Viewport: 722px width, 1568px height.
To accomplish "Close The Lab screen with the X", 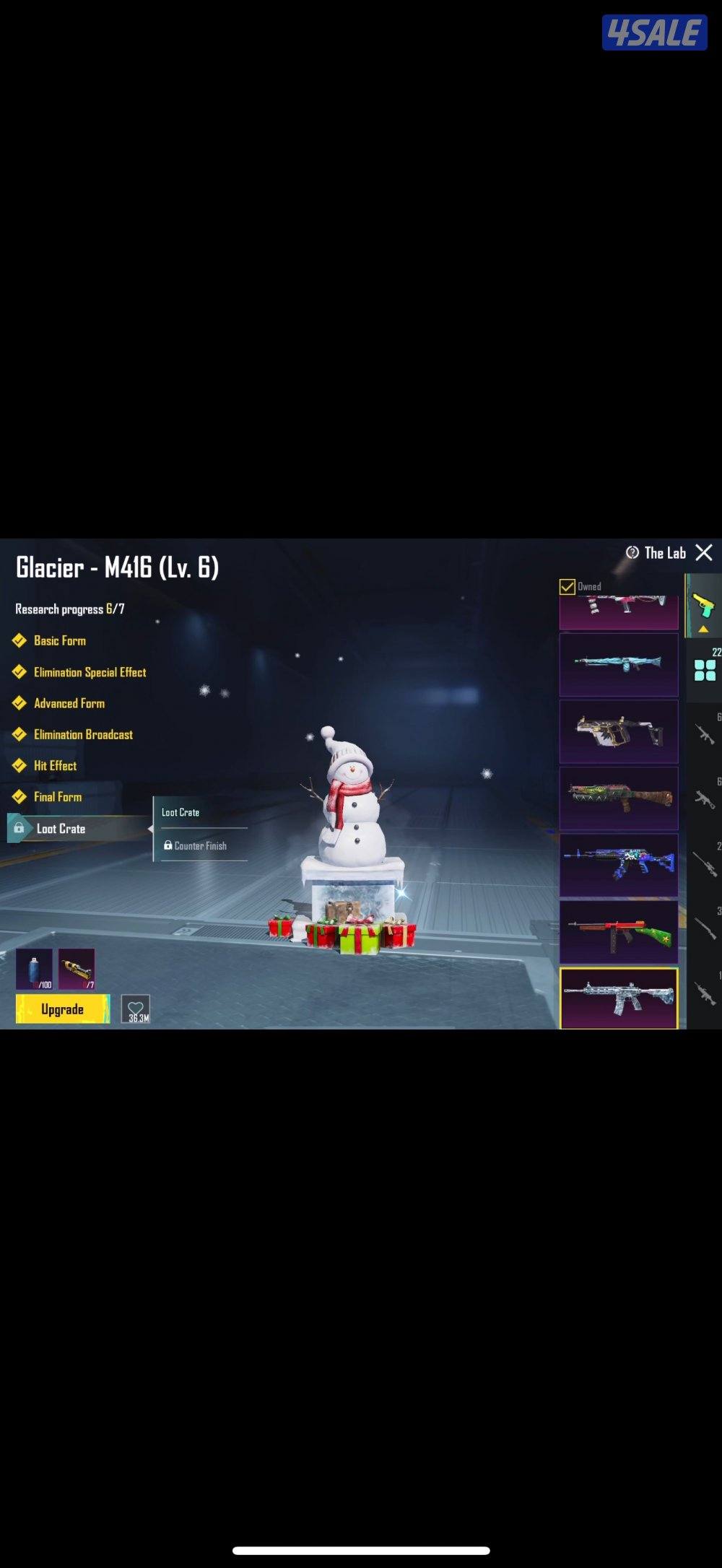I will pos(703,553).
